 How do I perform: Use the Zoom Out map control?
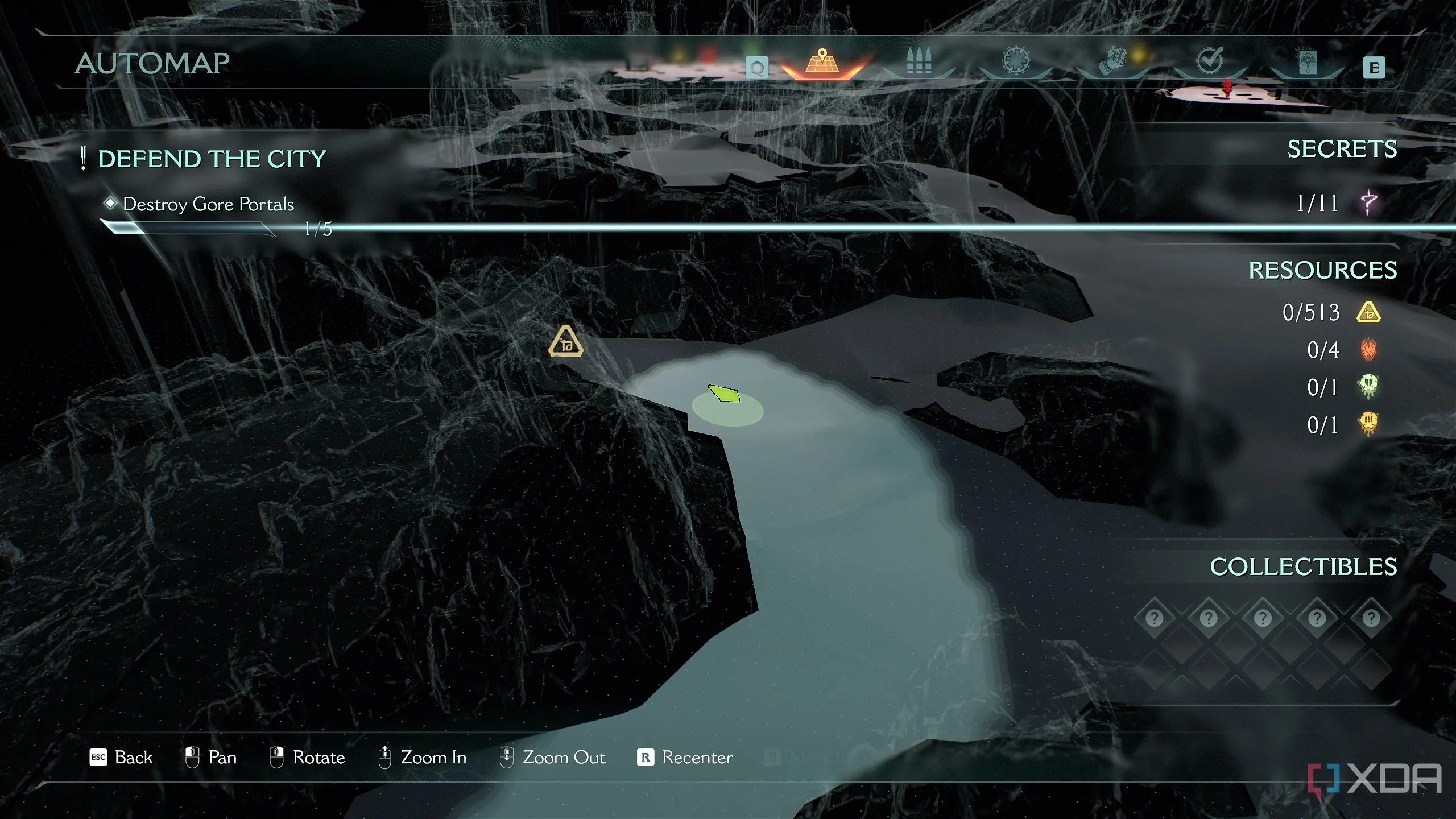(552, 758)
